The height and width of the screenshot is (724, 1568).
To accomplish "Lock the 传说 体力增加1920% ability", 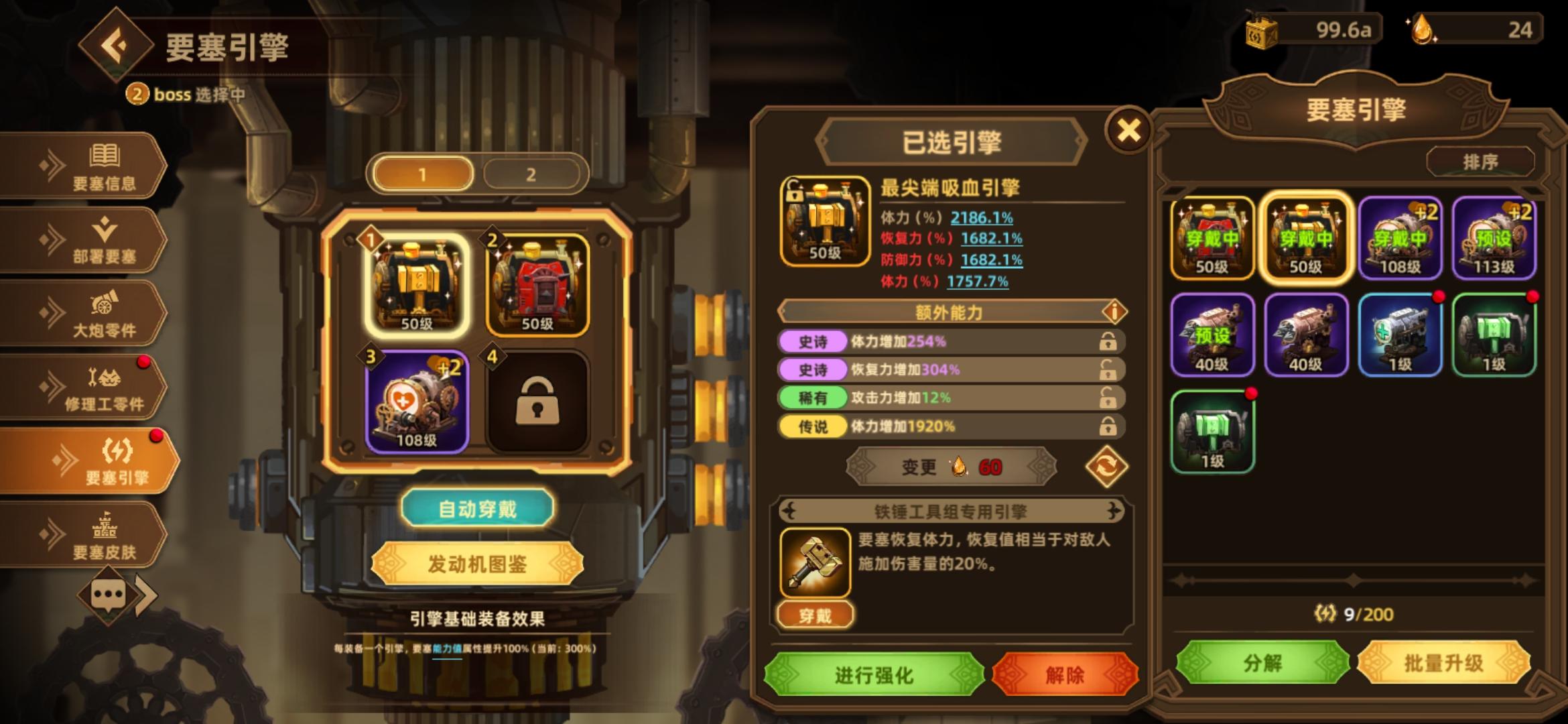I will (x=1109, y=427).
